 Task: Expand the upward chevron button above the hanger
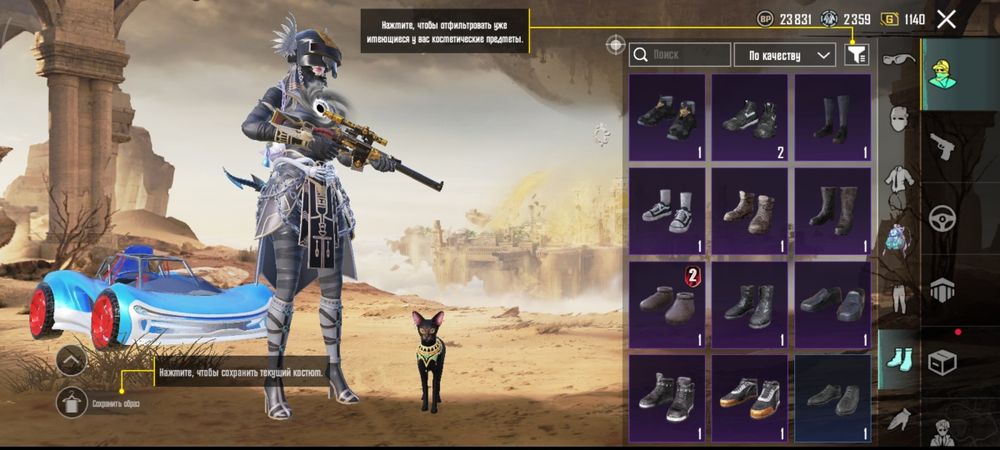(x=71, y=360)
